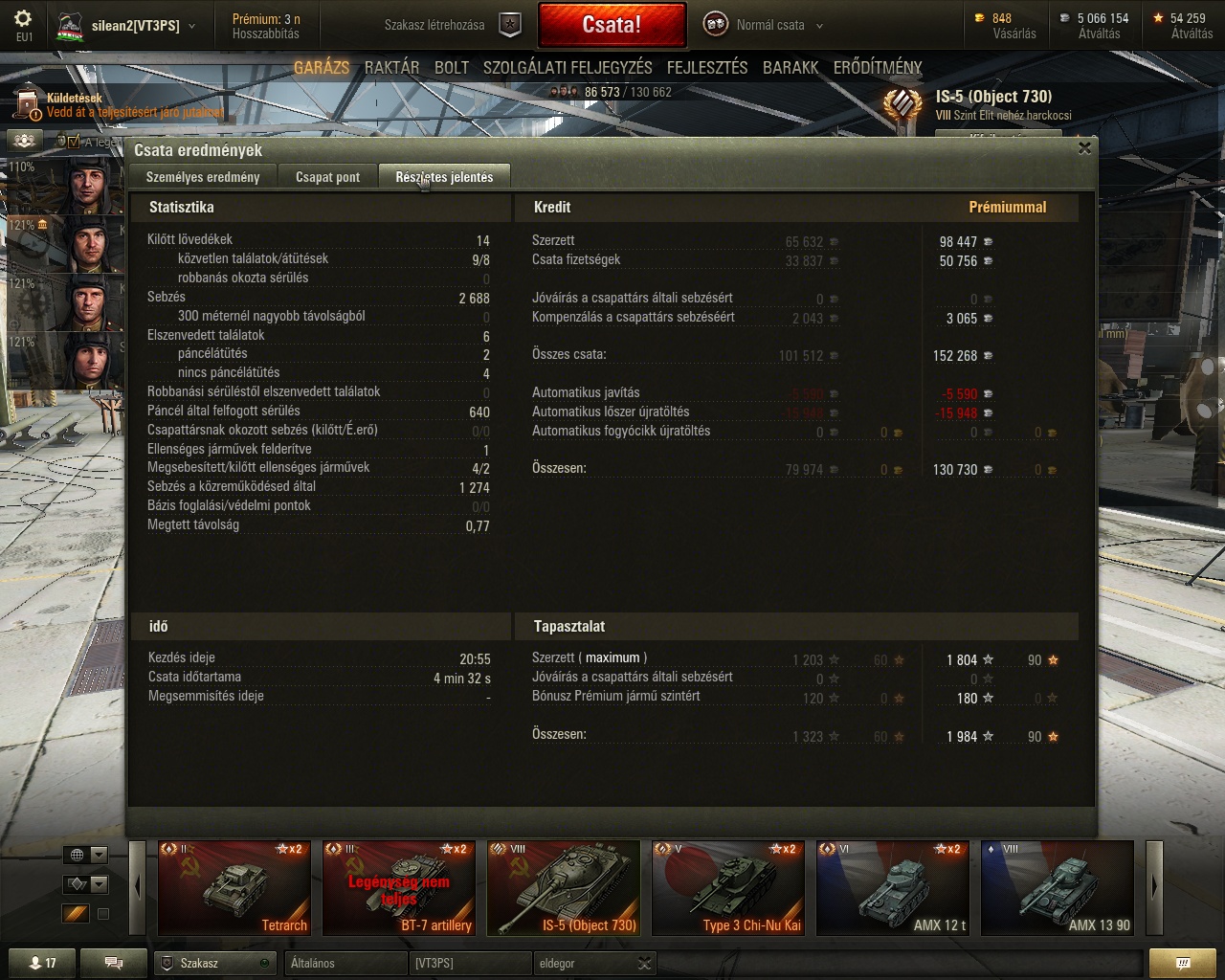Start a battle with the red Csata! button
1225x980 pixels.
coord(612,25)
